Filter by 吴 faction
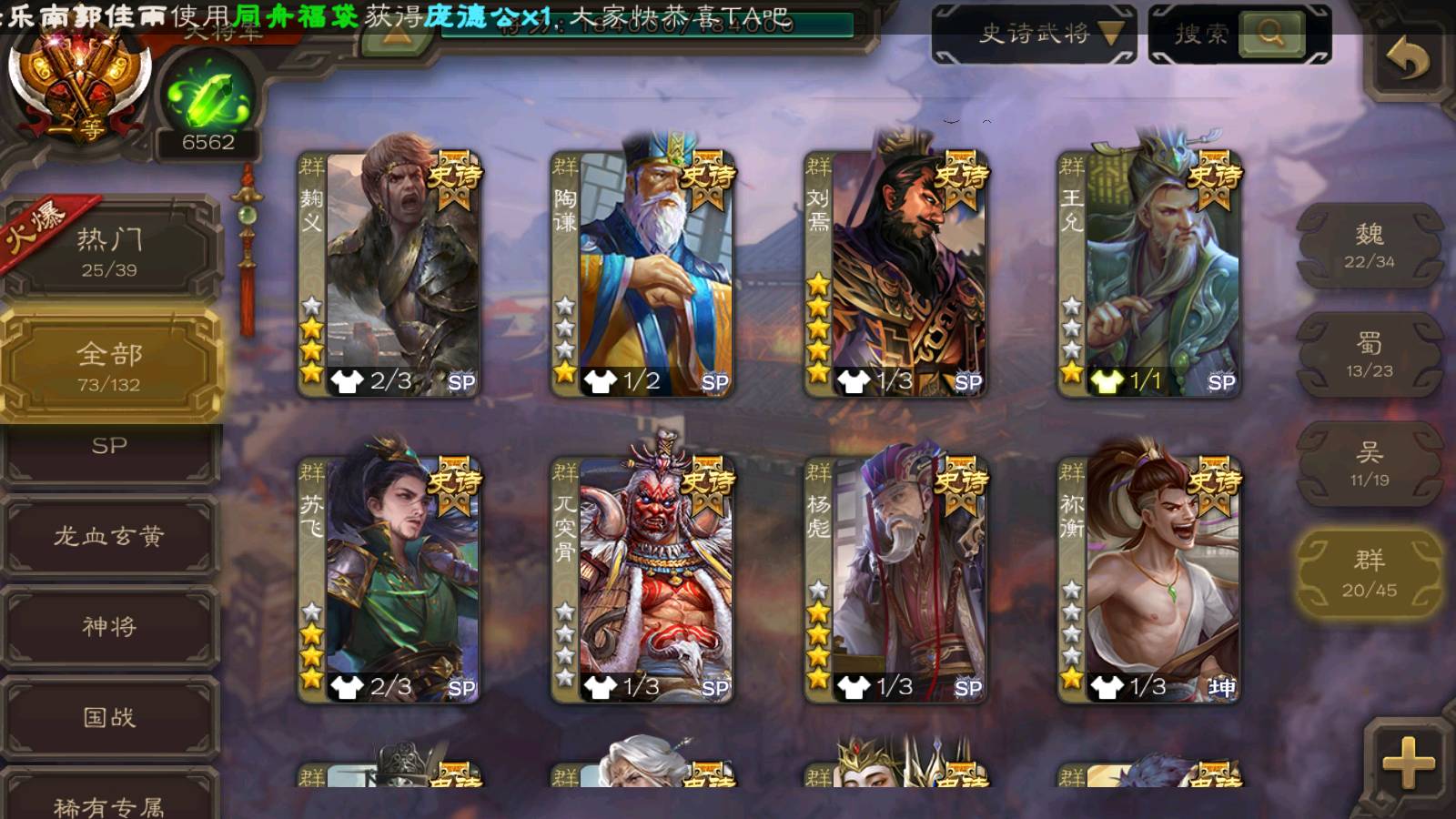The height and width of the screenshot is (819, 1456). pyautogui.click(x=1369, y=464)
